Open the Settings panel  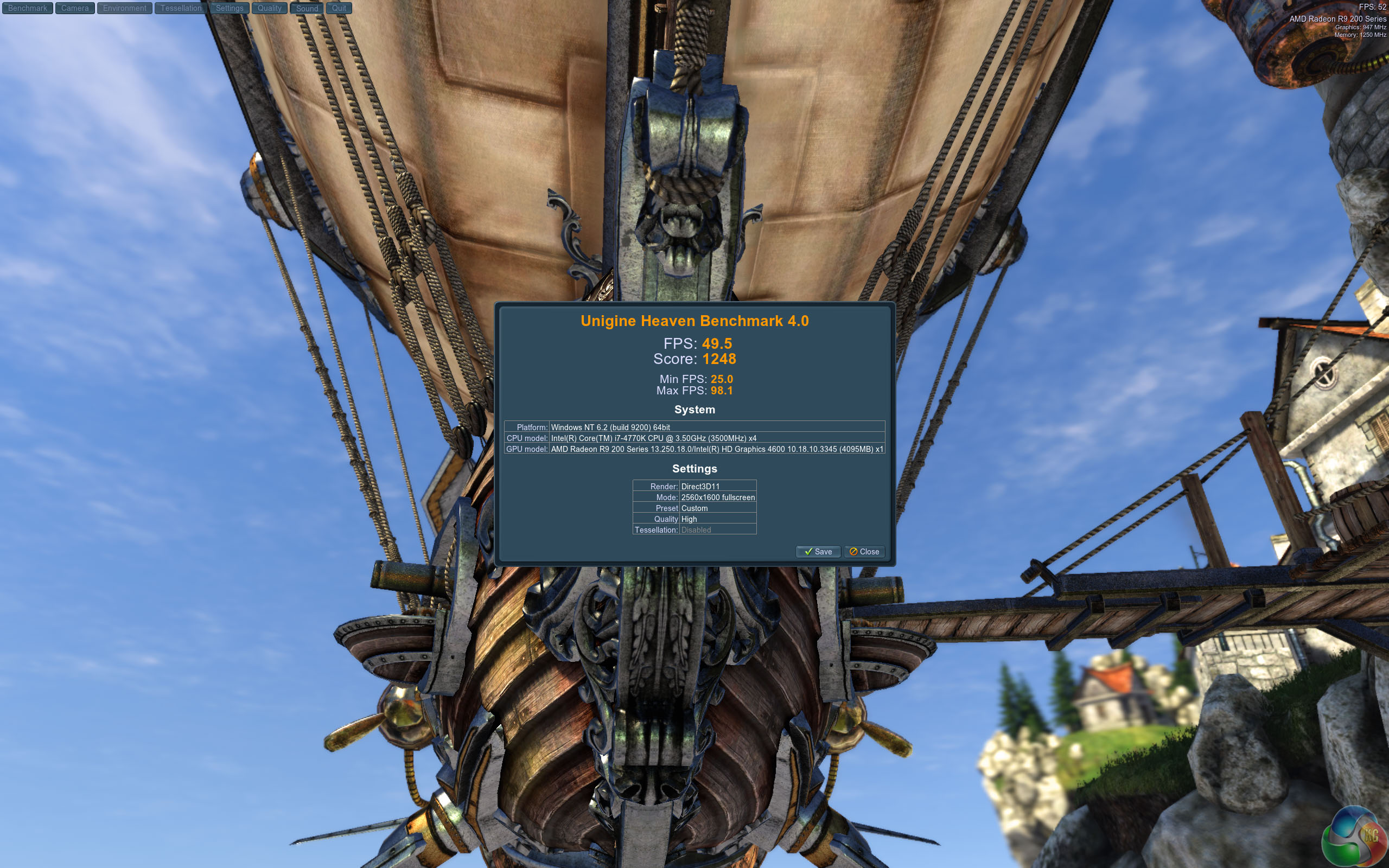(x=230, y=8)
